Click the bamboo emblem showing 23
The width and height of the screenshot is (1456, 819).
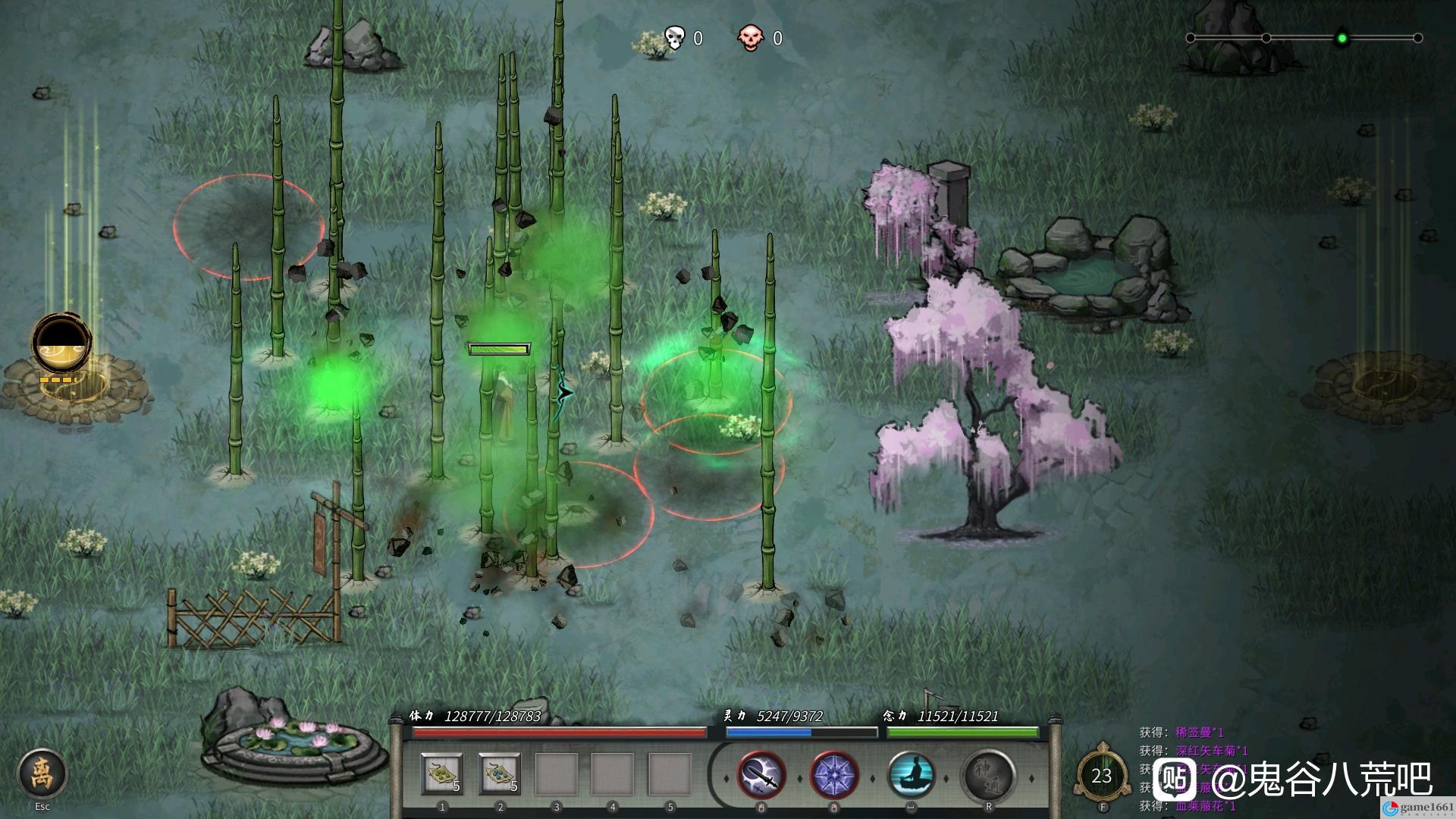(x=1101, y=775)
